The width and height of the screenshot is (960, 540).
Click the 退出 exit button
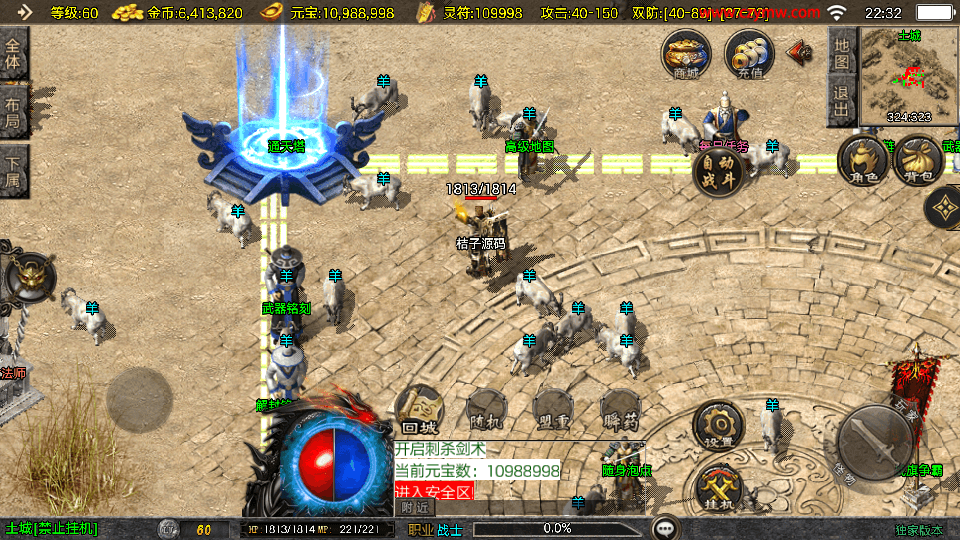(x=842, y=103)
